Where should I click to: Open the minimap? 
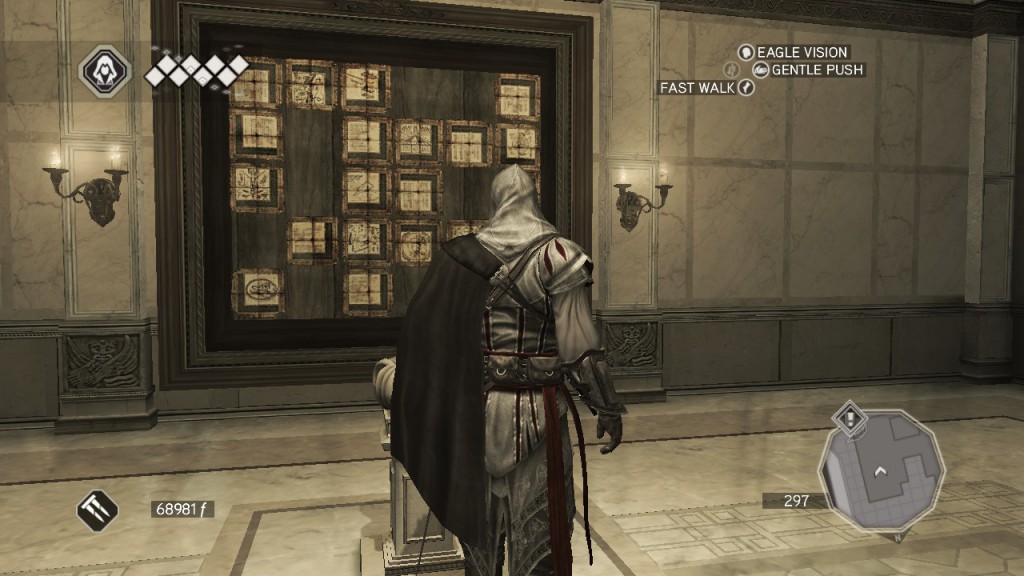point(880,472)
